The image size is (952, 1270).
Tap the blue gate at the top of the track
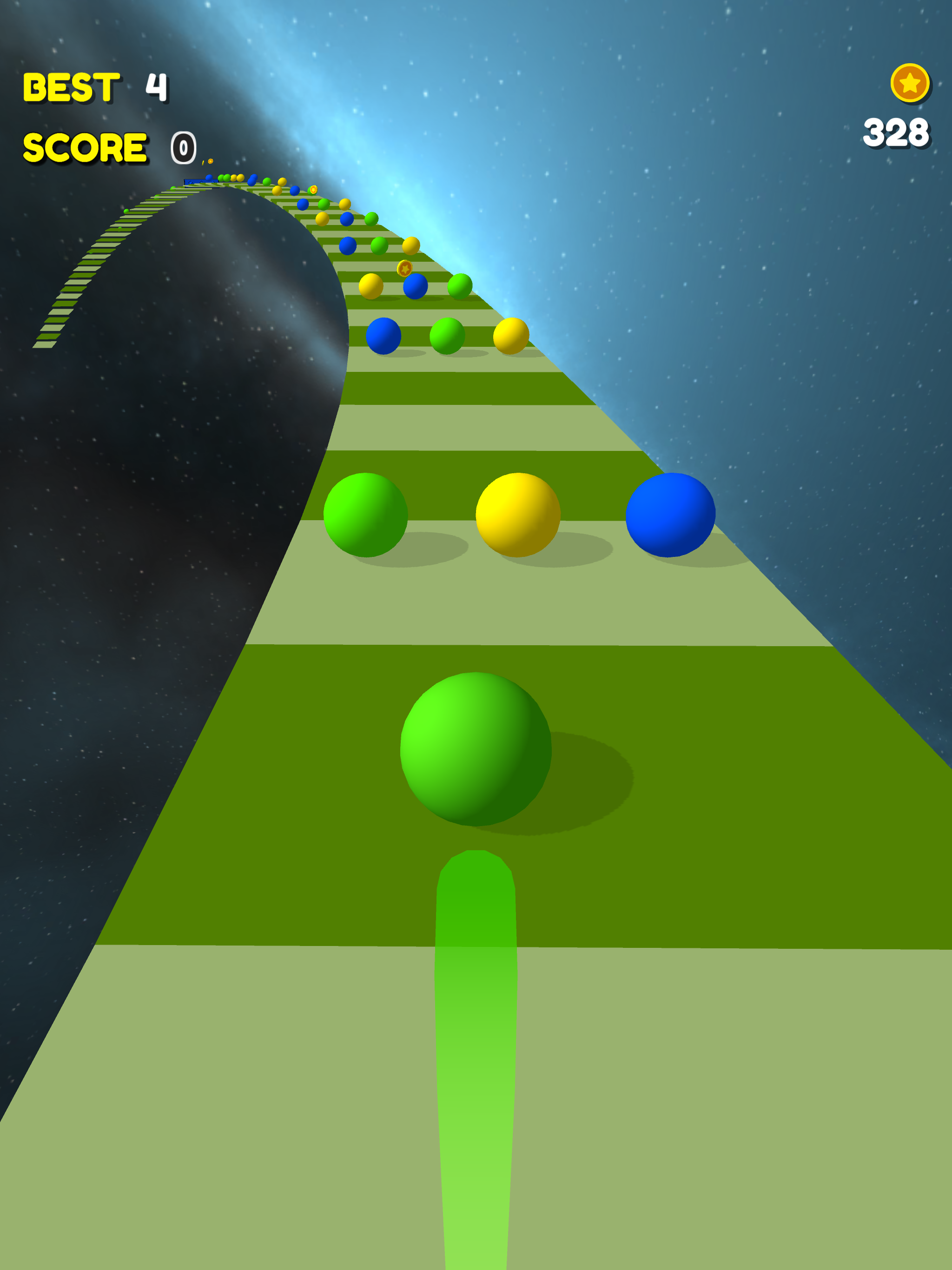[x=202, y=183]
